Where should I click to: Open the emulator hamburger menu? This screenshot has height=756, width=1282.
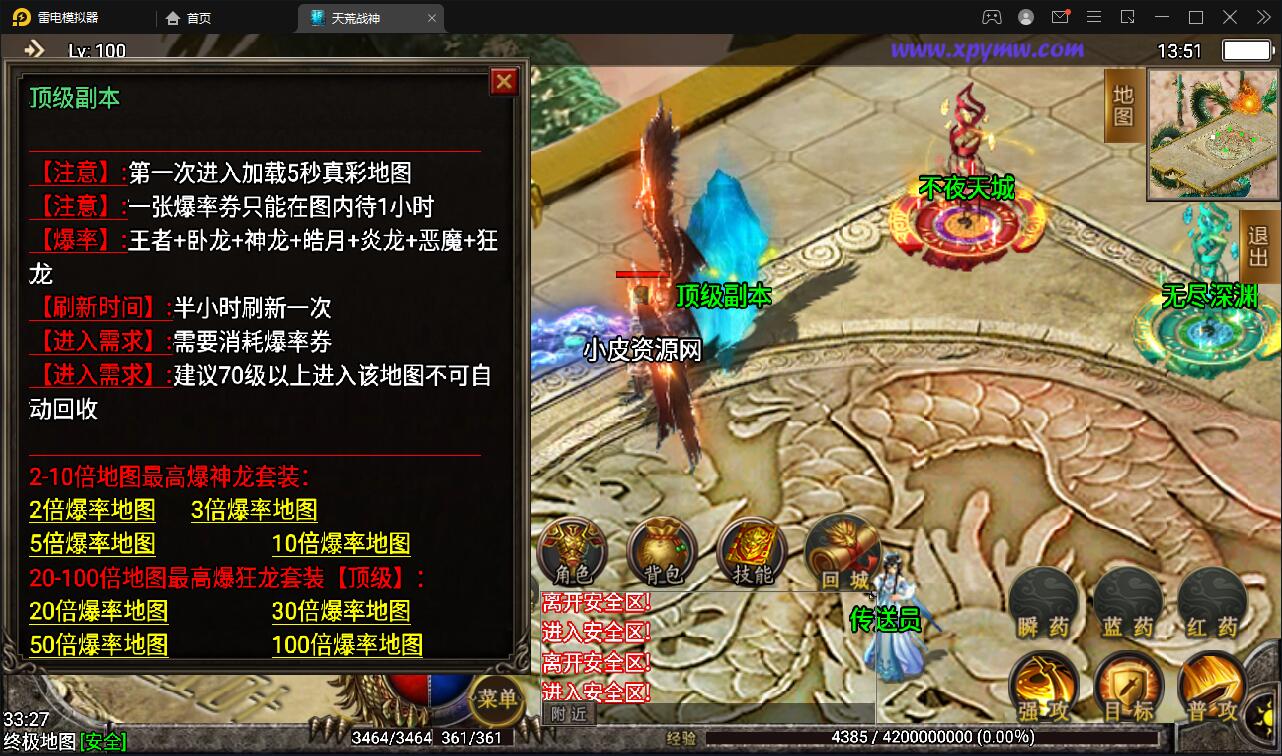point(1094,17)
